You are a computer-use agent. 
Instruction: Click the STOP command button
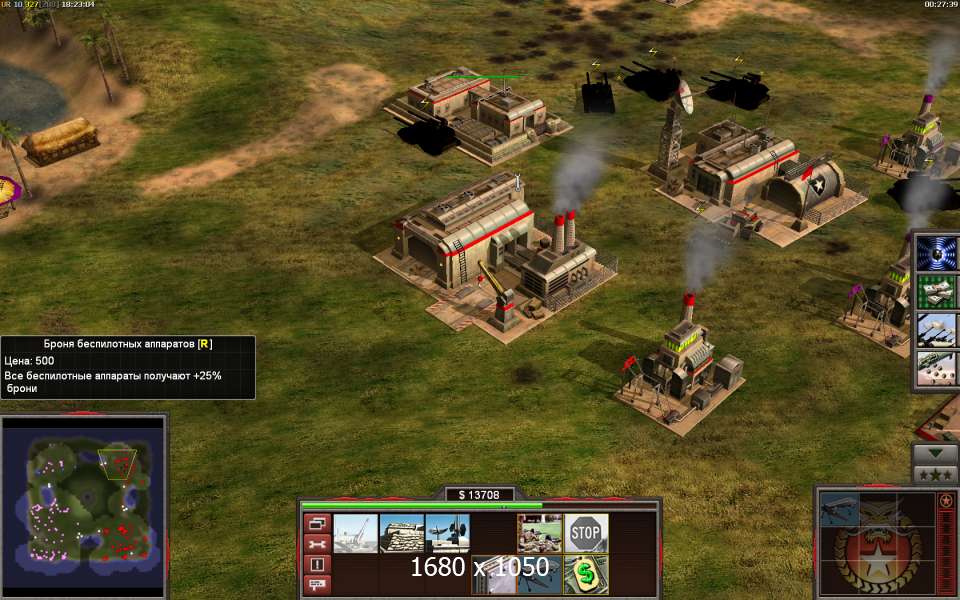click(586, 533)
